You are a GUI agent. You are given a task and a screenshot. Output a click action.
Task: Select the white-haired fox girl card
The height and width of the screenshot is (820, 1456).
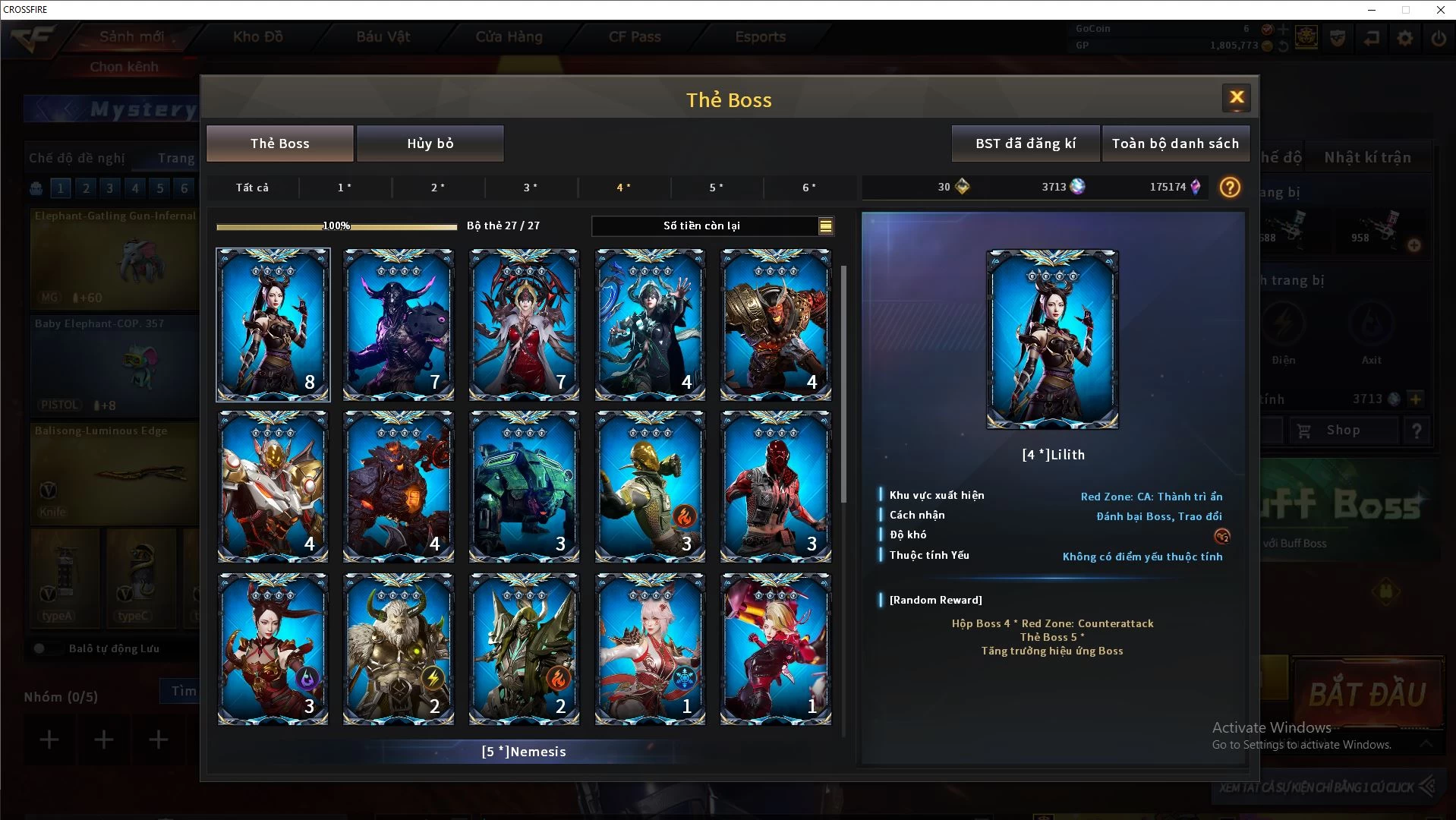click(650, 649)
